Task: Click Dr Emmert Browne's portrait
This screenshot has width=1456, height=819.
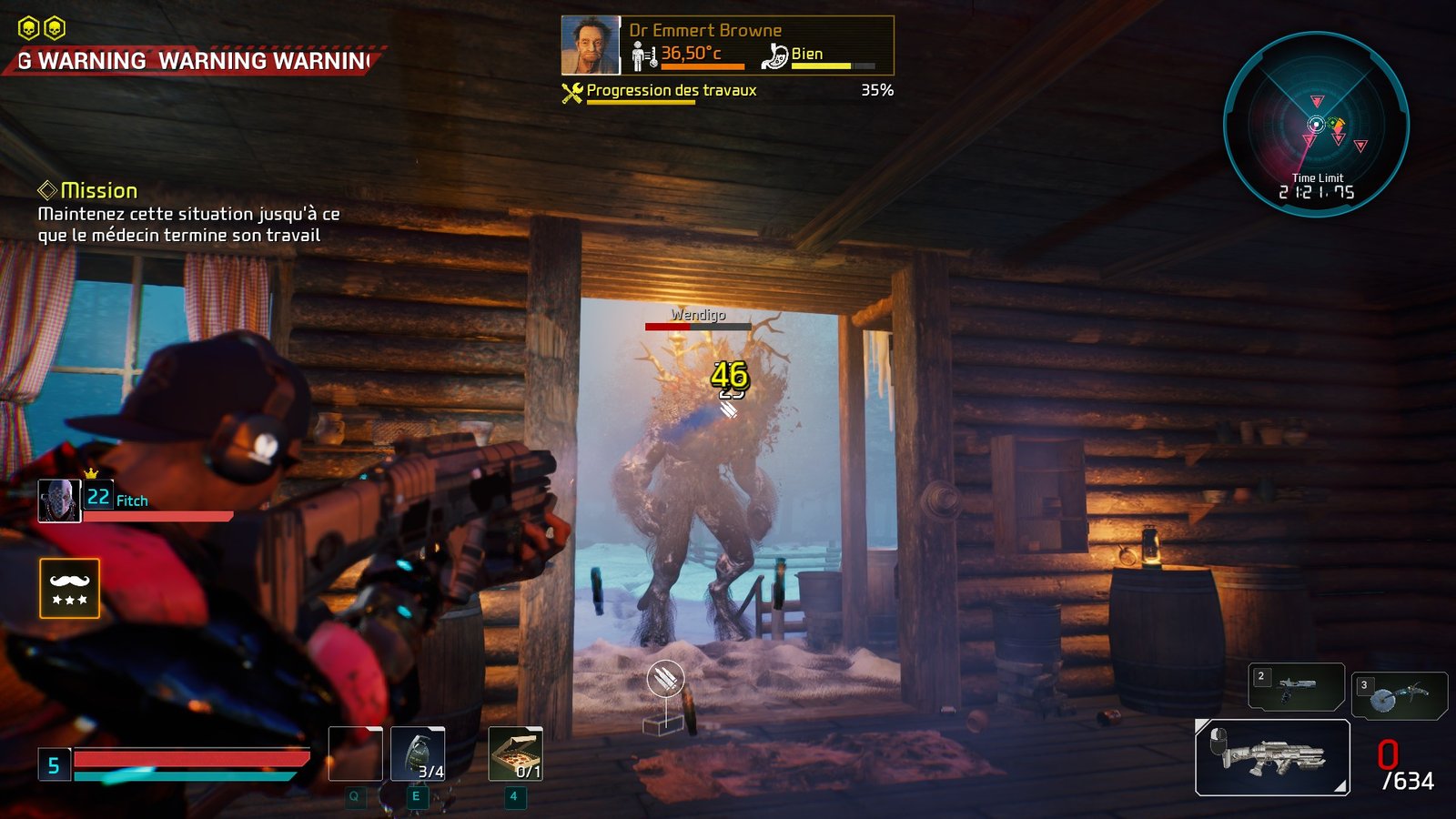Action: 590,45
